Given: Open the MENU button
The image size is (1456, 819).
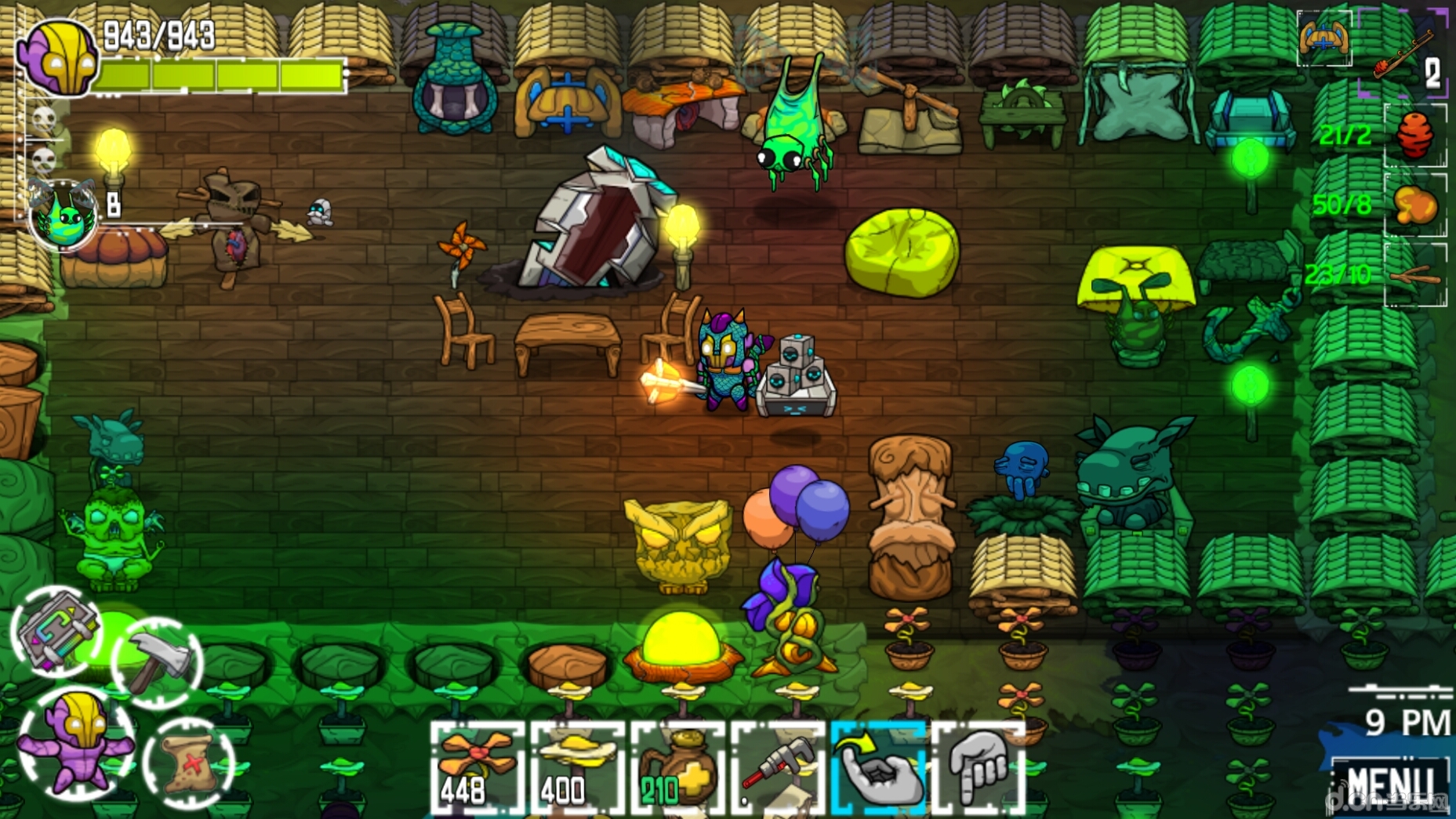Looking at the screenshot, I should pyautogui.click(x=1389, y=782).
